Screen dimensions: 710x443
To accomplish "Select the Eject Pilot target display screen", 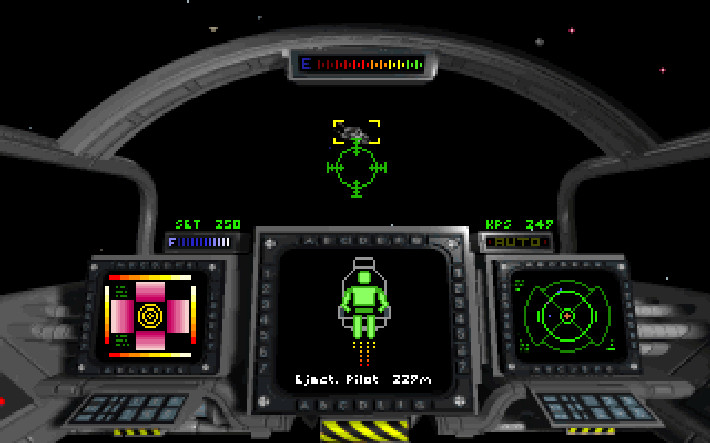I will pos(363,320).
